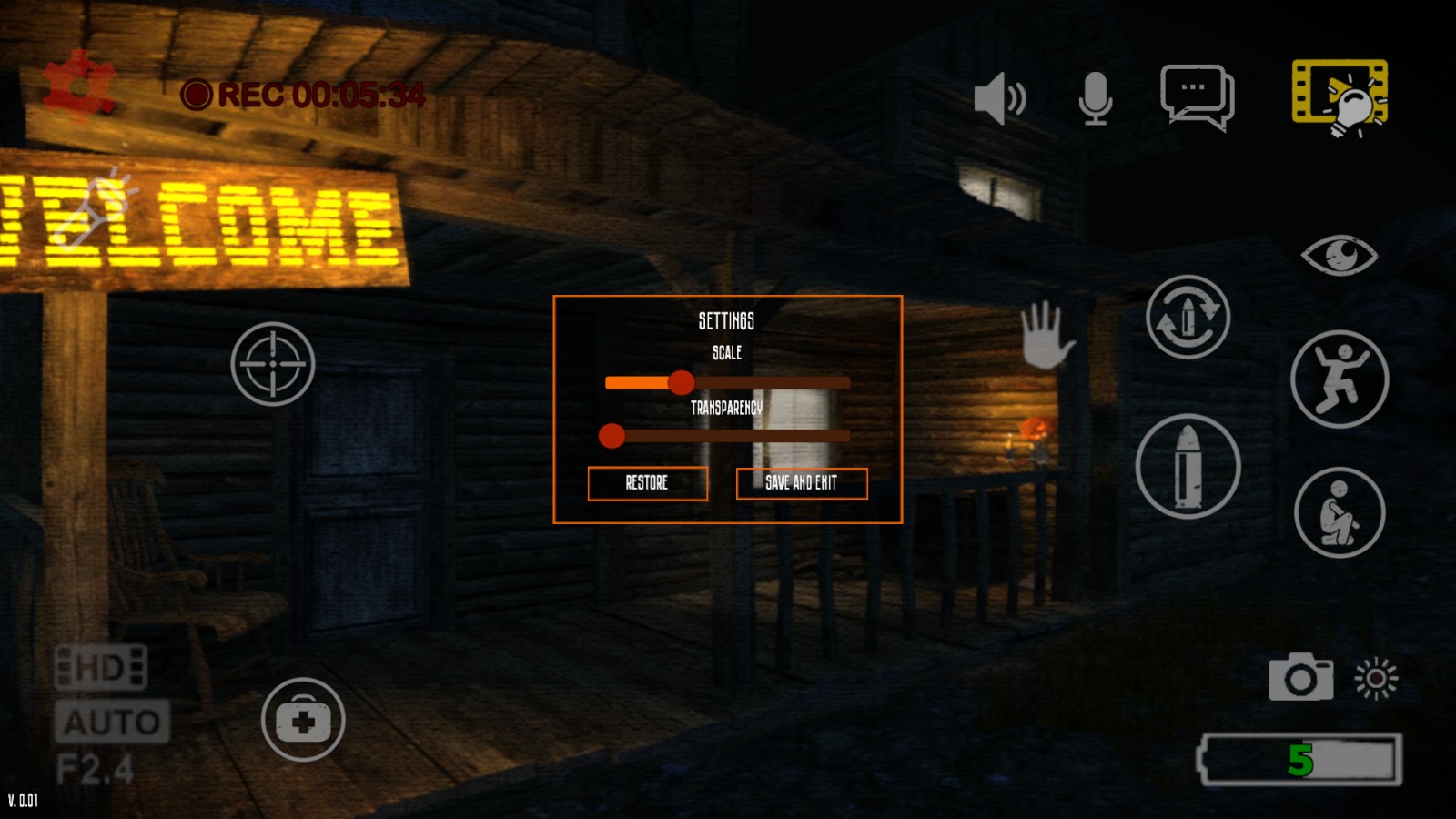The height and width of the screenshot is (819, 1456).
Task: Click the Restore button
Action: tap(647, 483)
